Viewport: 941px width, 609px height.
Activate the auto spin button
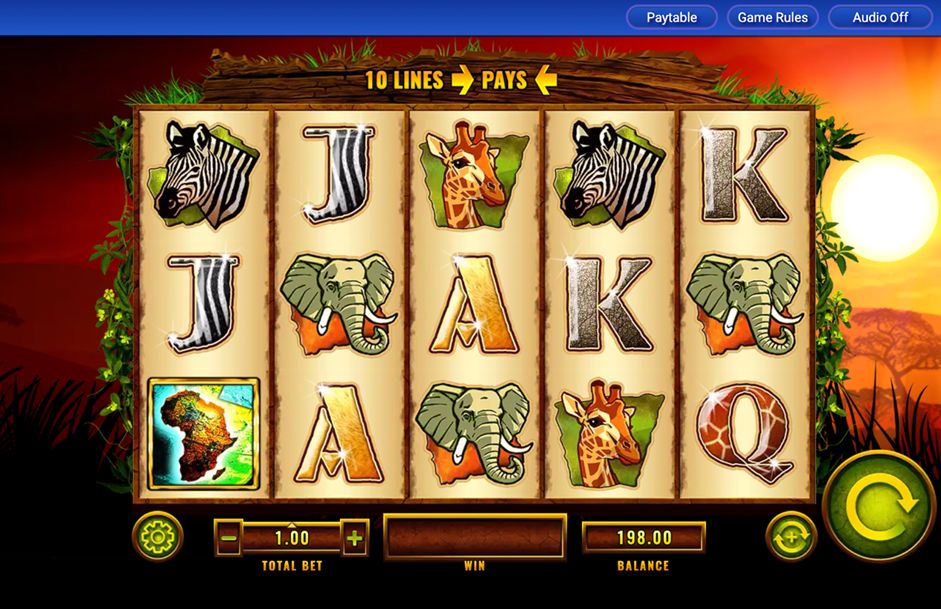[x=790, y=537]
